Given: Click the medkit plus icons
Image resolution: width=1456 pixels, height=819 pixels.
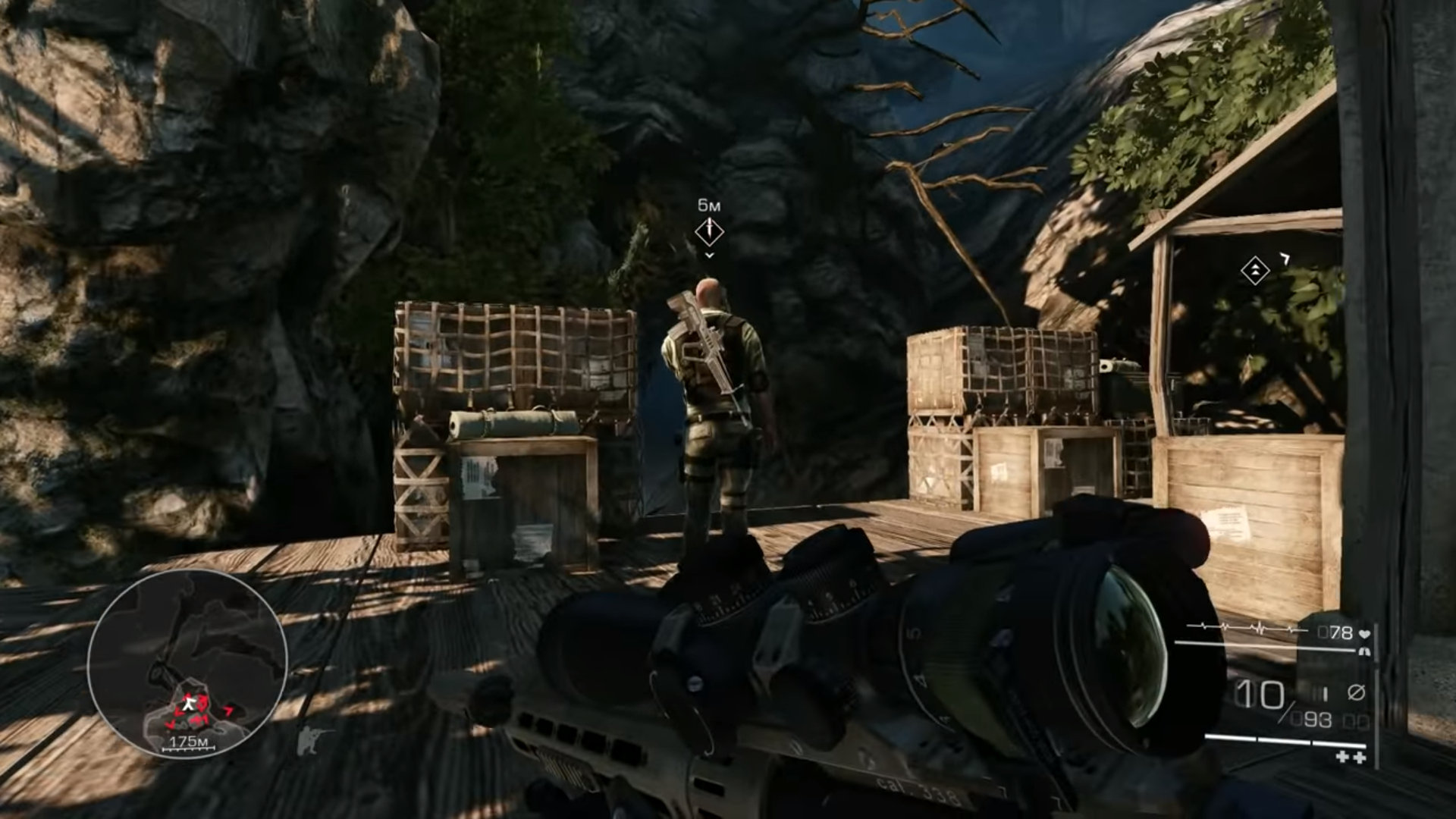Looking at the screenshot, I should [x=1350, y=757].
